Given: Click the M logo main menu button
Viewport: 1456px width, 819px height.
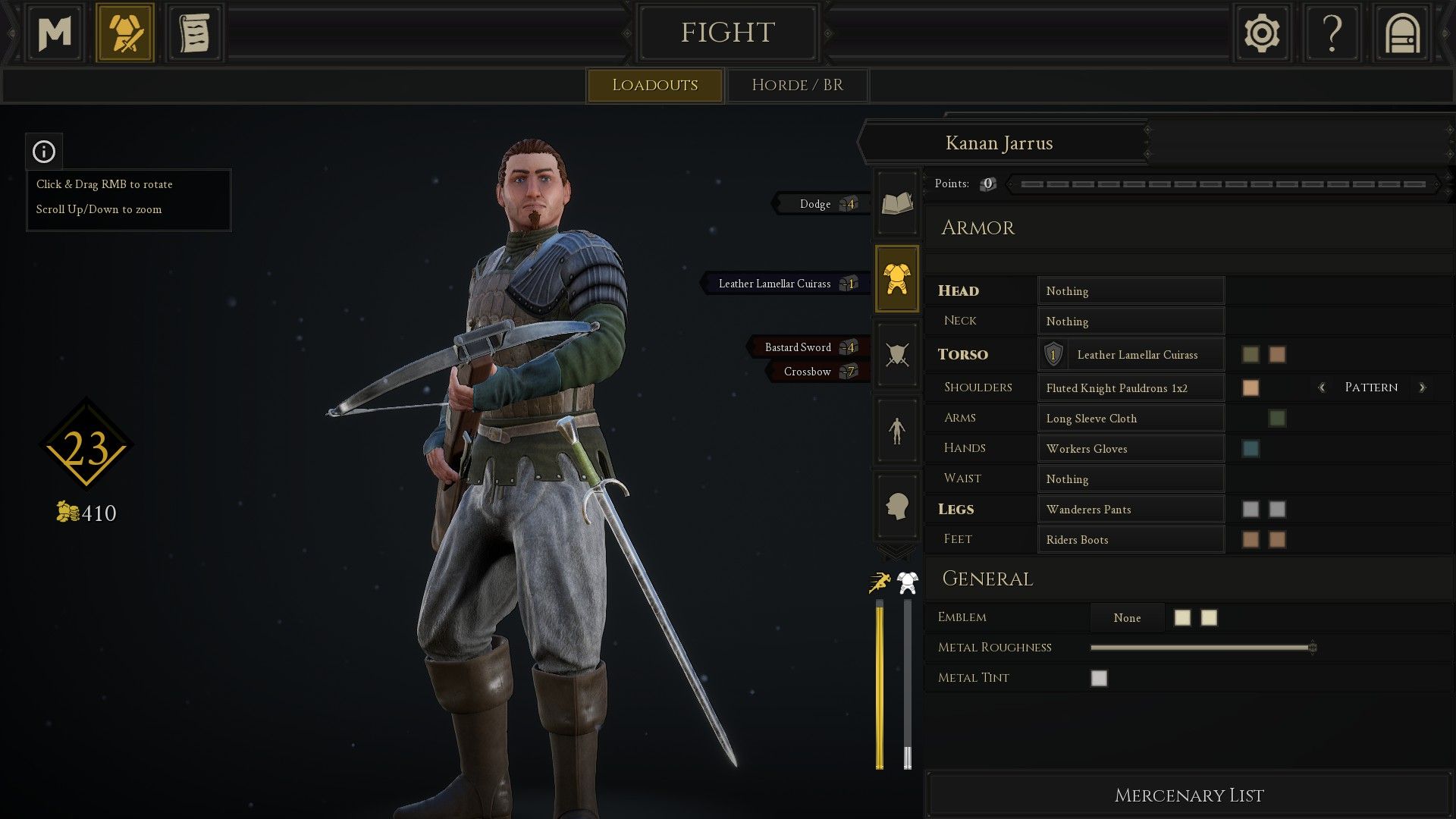Looking at the screenshot, I should click(x=55, y=33).
